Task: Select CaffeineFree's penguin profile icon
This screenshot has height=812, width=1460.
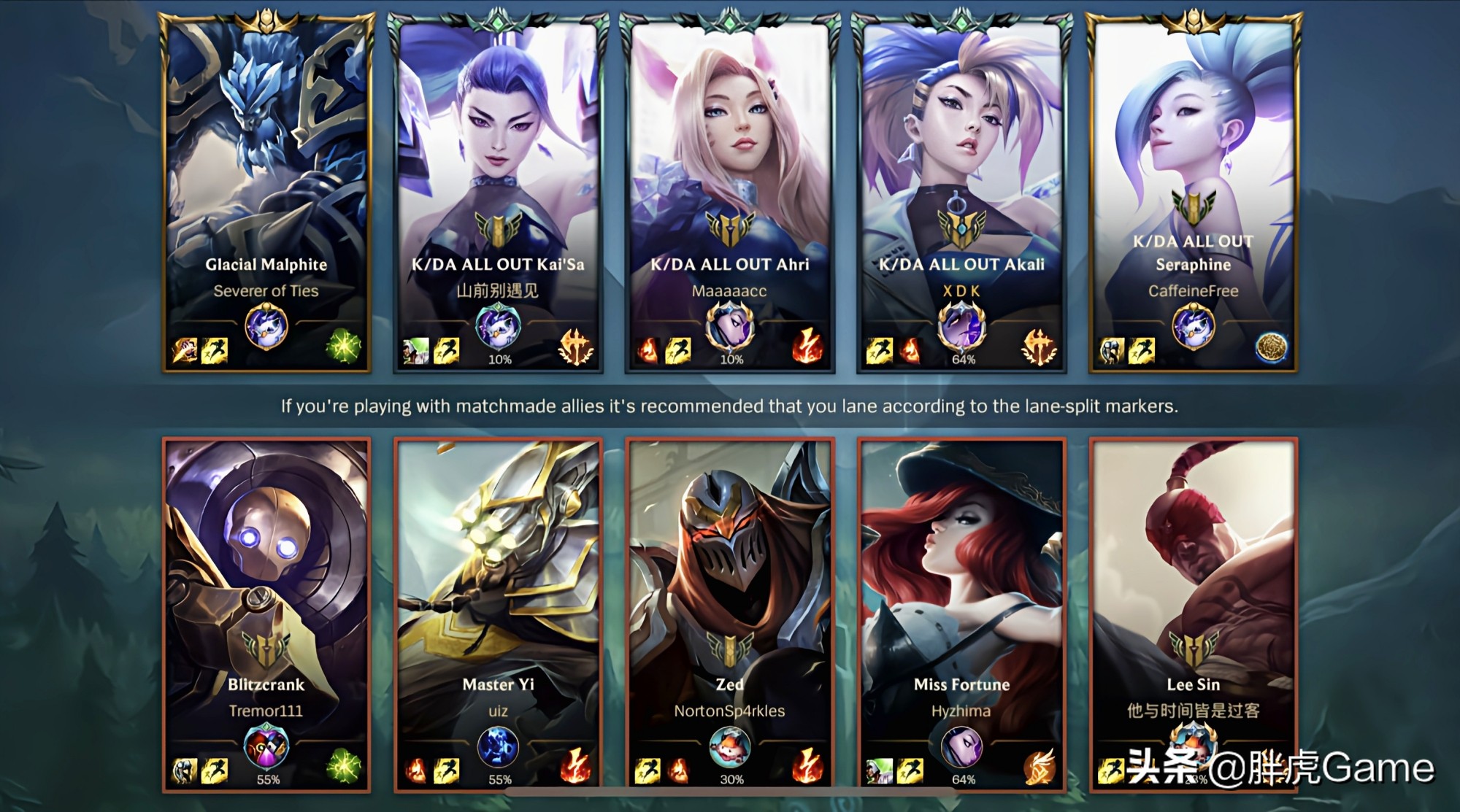Action: click(1194, 326)
